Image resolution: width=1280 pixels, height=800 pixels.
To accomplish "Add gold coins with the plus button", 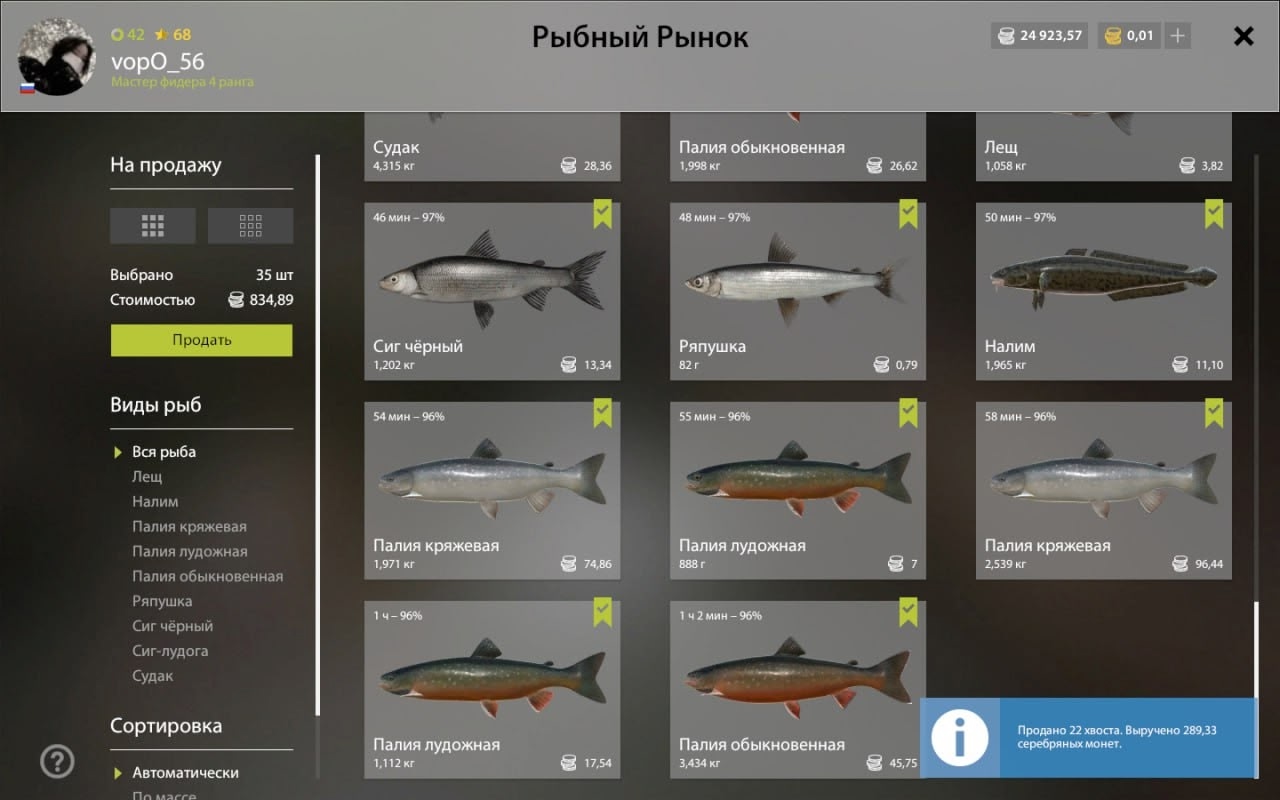I will (x=1178, y=36).
